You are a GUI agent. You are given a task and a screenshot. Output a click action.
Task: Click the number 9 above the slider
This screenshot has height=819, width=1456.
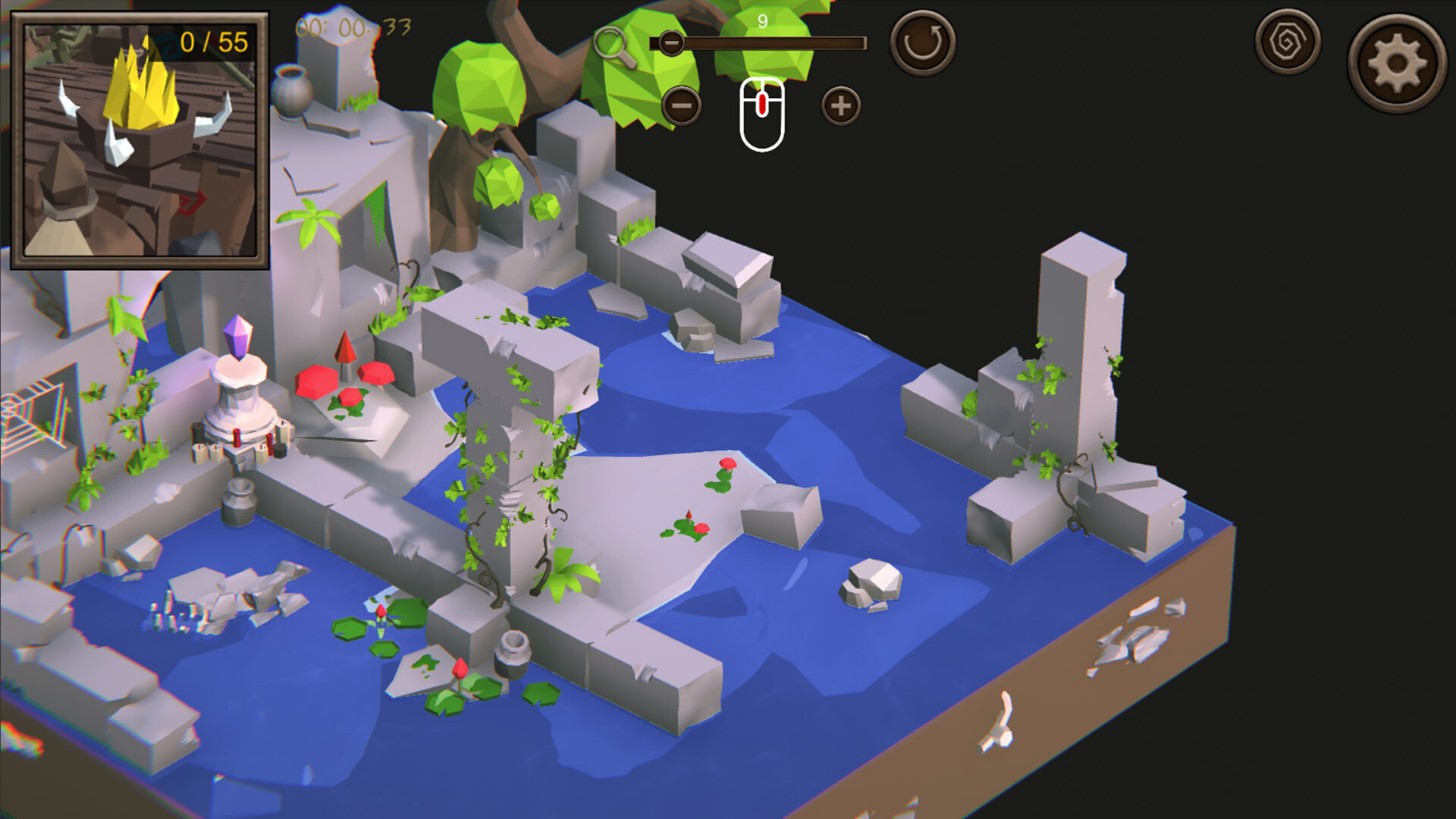click(762, 20)
